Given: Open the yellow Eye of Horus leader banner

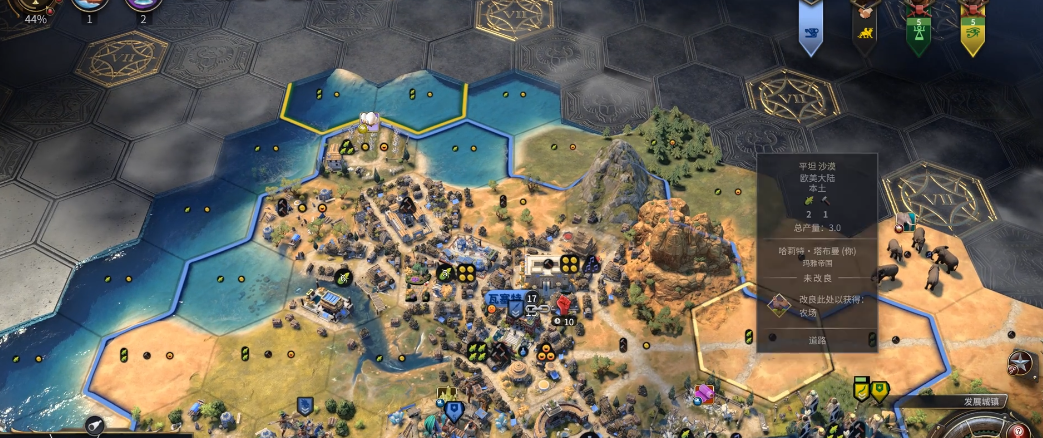Looking at the screenshot, I should [972, 33].
